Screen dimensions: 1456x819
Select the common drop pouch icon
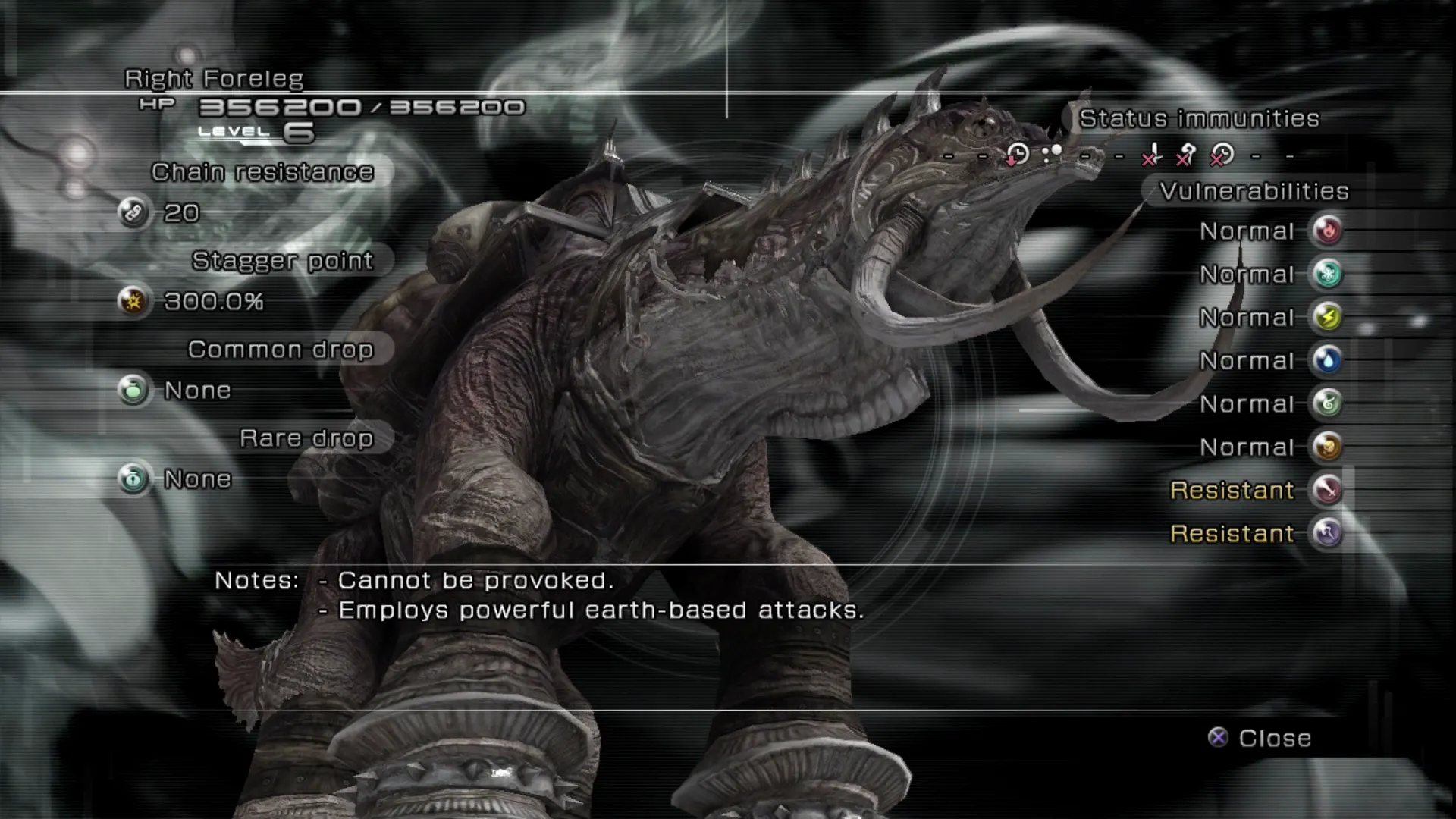133,391
